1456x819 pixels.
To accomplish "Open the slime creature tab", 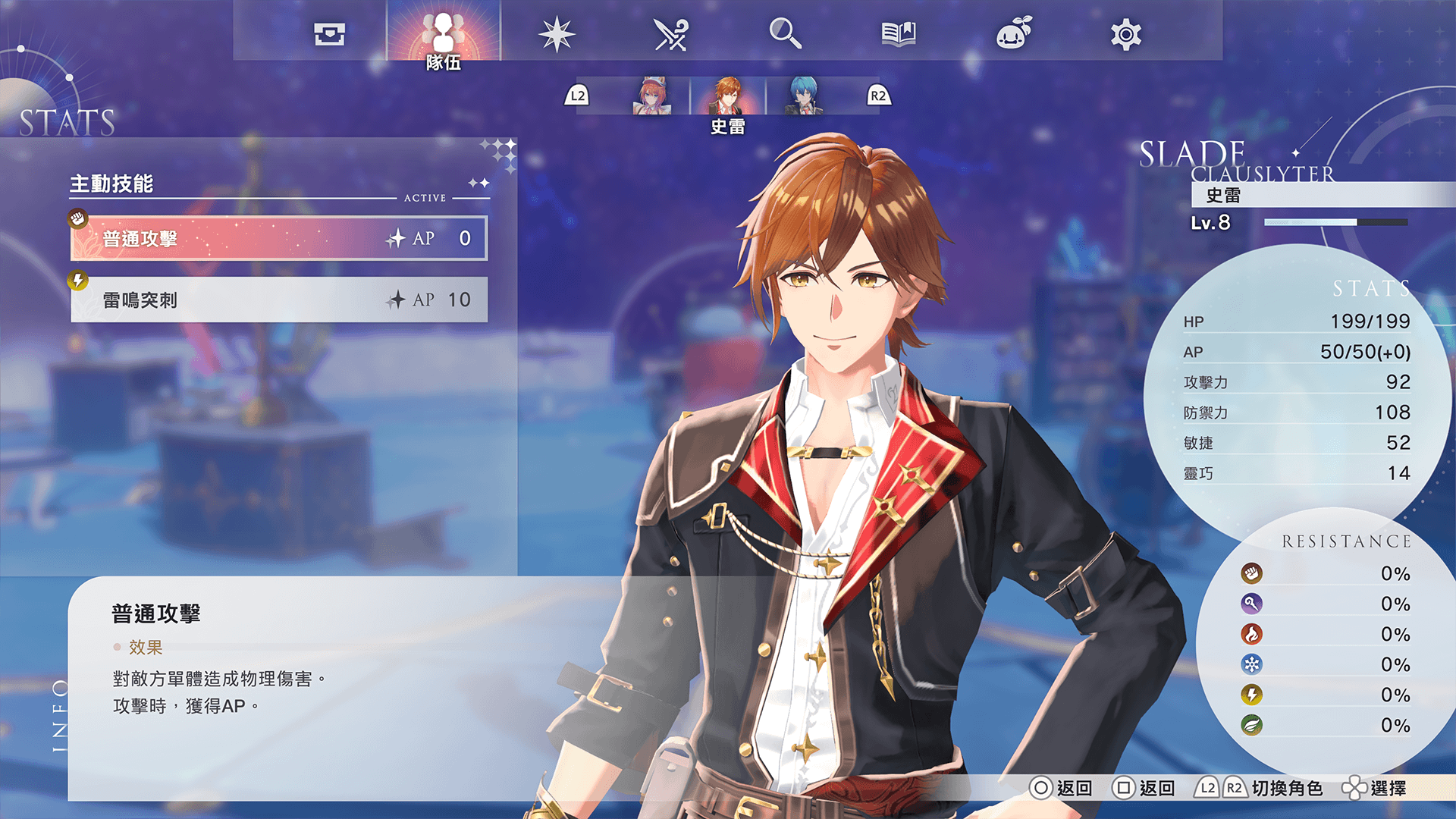I will 1013,34.
